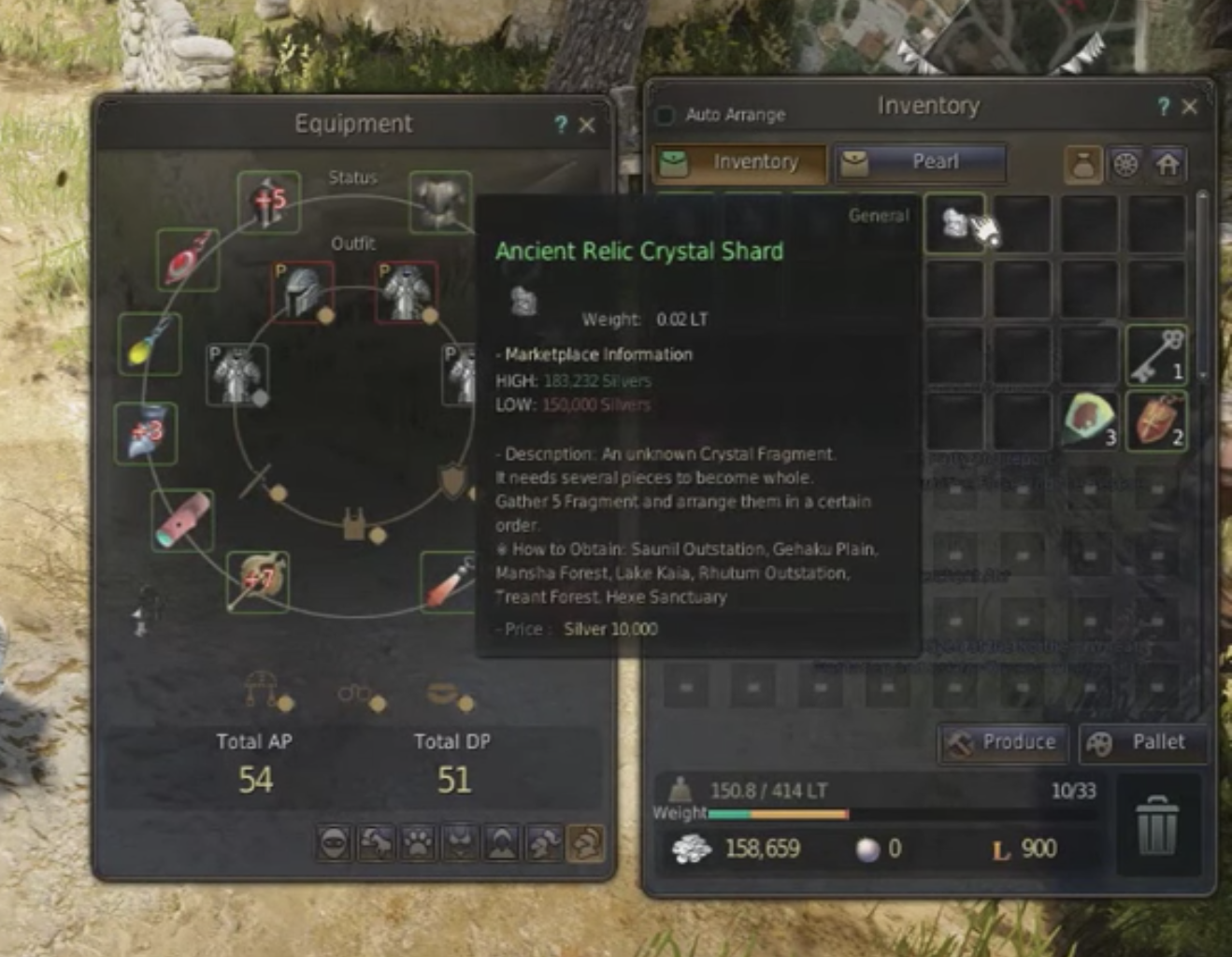
Task: Select the Inventory tab
Action: [x=739, y=163]
